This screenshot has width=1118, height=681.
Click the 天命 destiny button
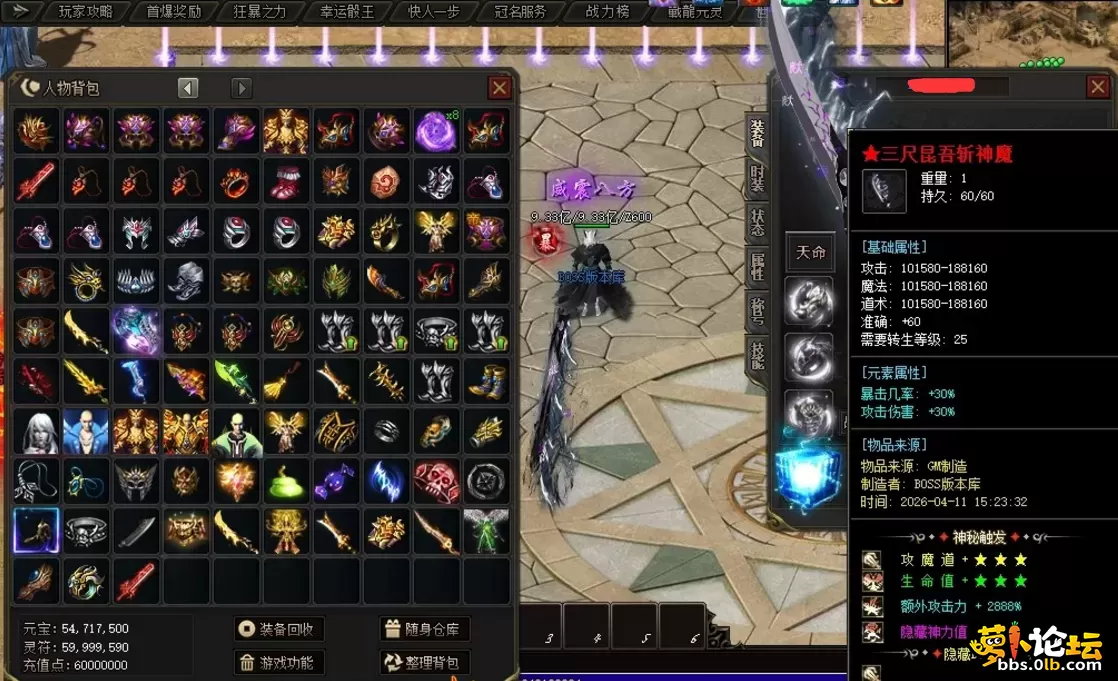[810, 252]
